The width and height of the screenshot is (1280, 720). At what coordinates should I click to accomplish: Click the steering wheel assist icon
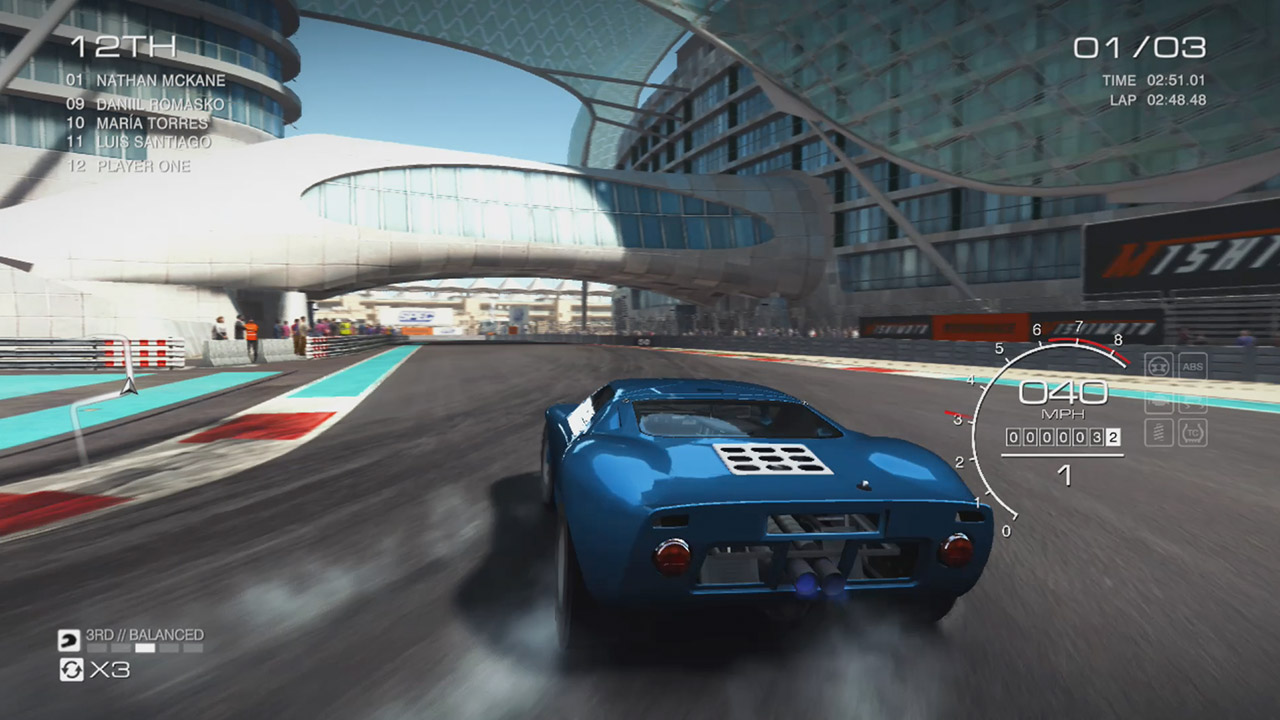1159,366
